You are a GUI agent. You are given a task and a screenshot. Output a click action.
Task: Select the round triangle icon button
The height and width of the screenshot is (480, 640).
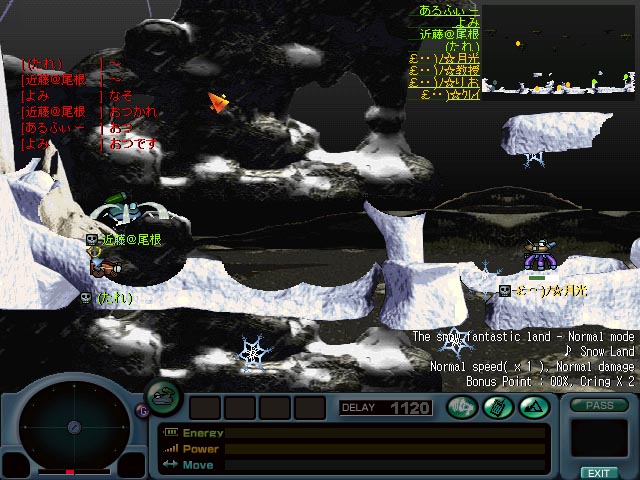[532, 407]
